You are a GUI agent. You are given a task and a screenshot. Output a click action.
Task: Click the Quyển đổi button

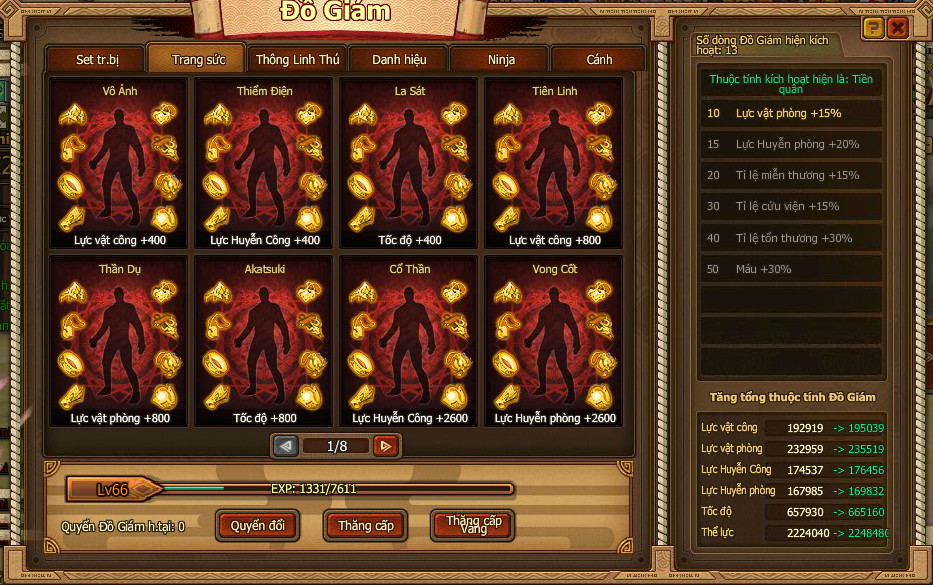257,525
